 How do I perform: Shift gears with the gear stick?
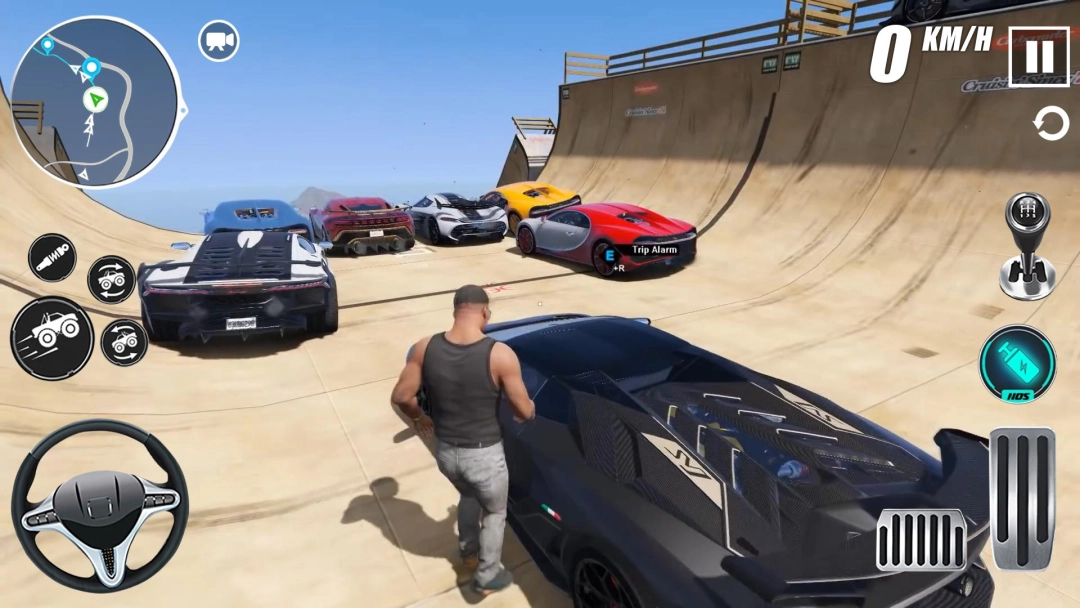1027,246
